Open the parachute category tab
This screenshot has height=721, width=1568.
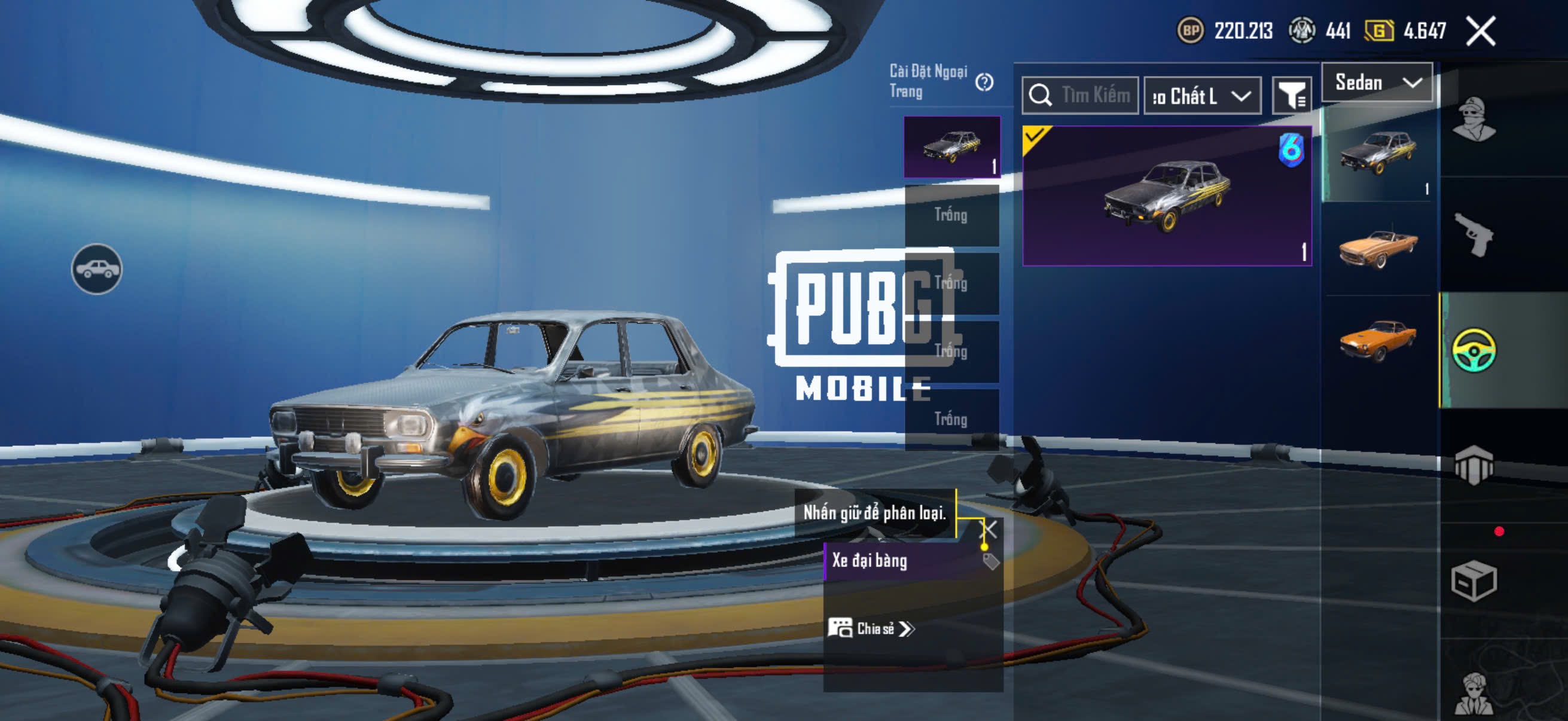coord(1474,466)
